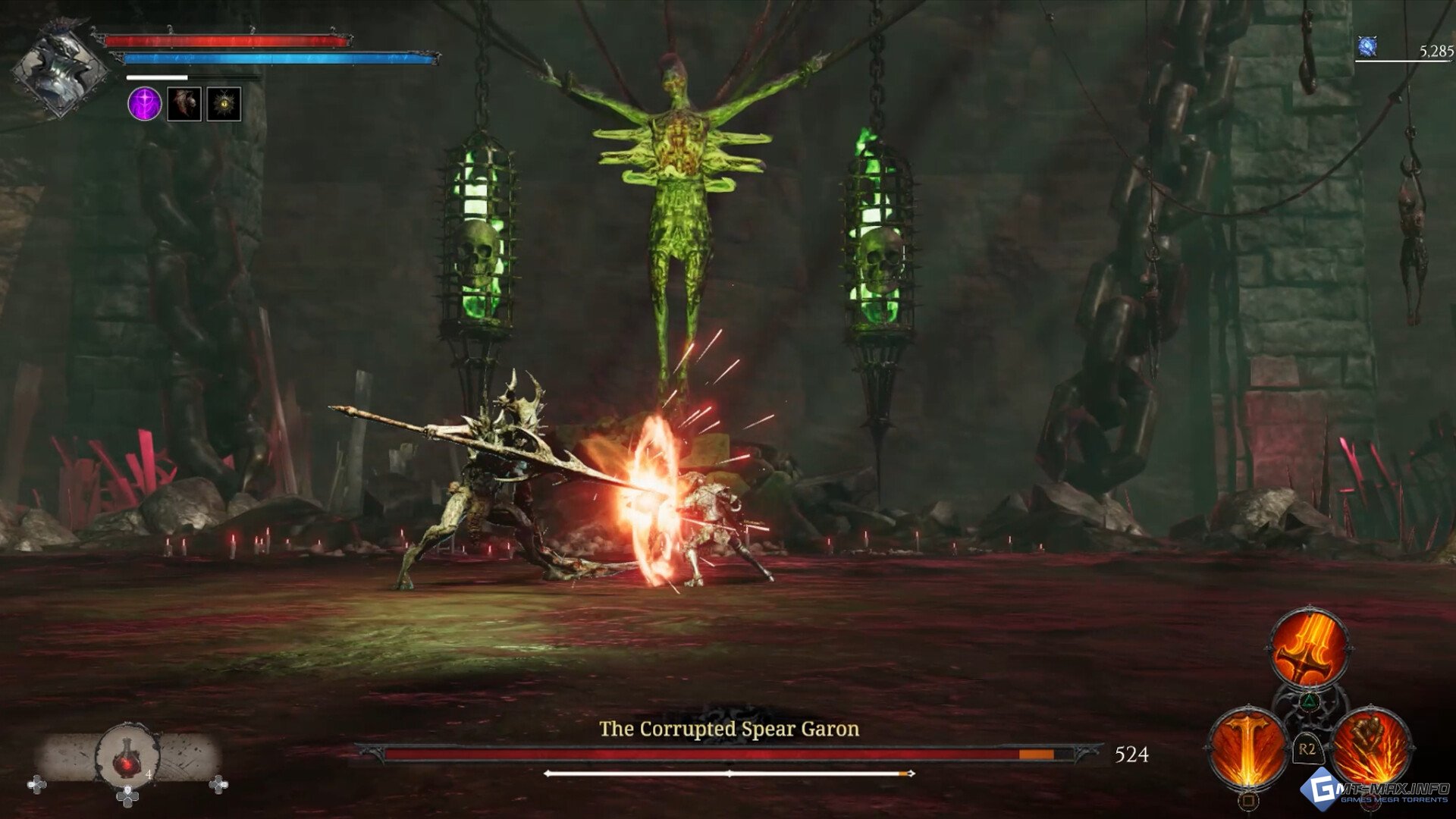1456x819 pixels.
Task: Trigger the kneeling knight ground-strike skill
Action: 1370,747
